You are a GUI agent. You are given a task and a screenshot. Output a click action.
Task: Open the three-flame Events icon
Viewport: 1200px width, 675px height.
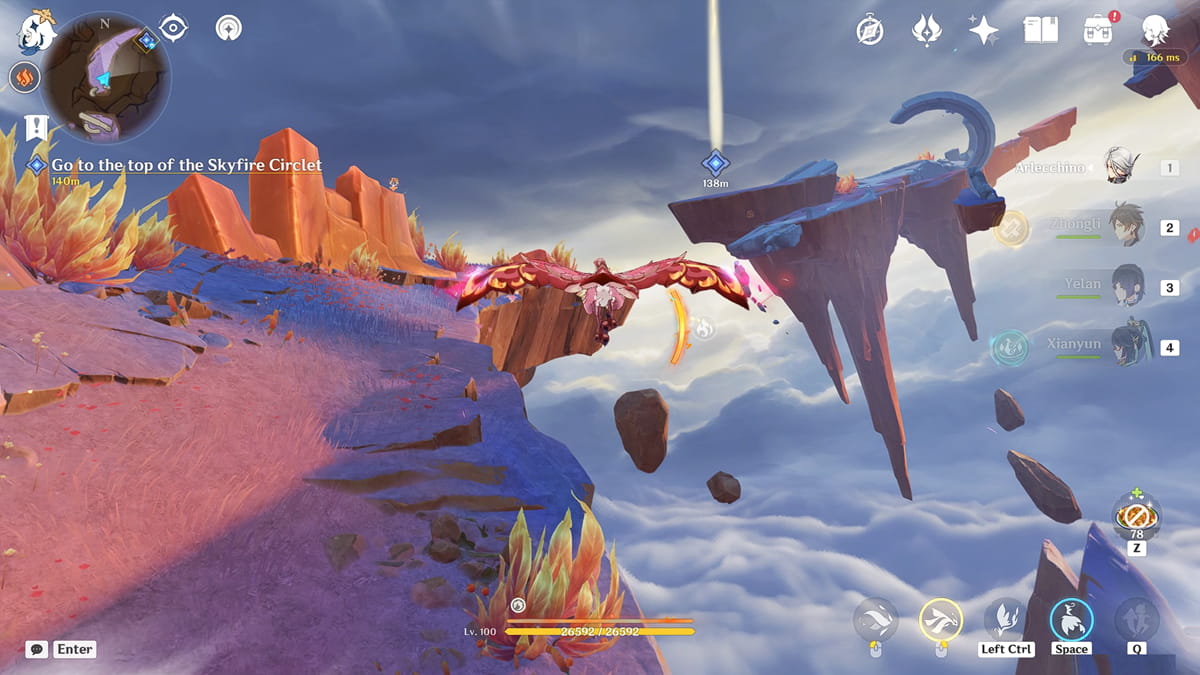(x=927, y=30)
